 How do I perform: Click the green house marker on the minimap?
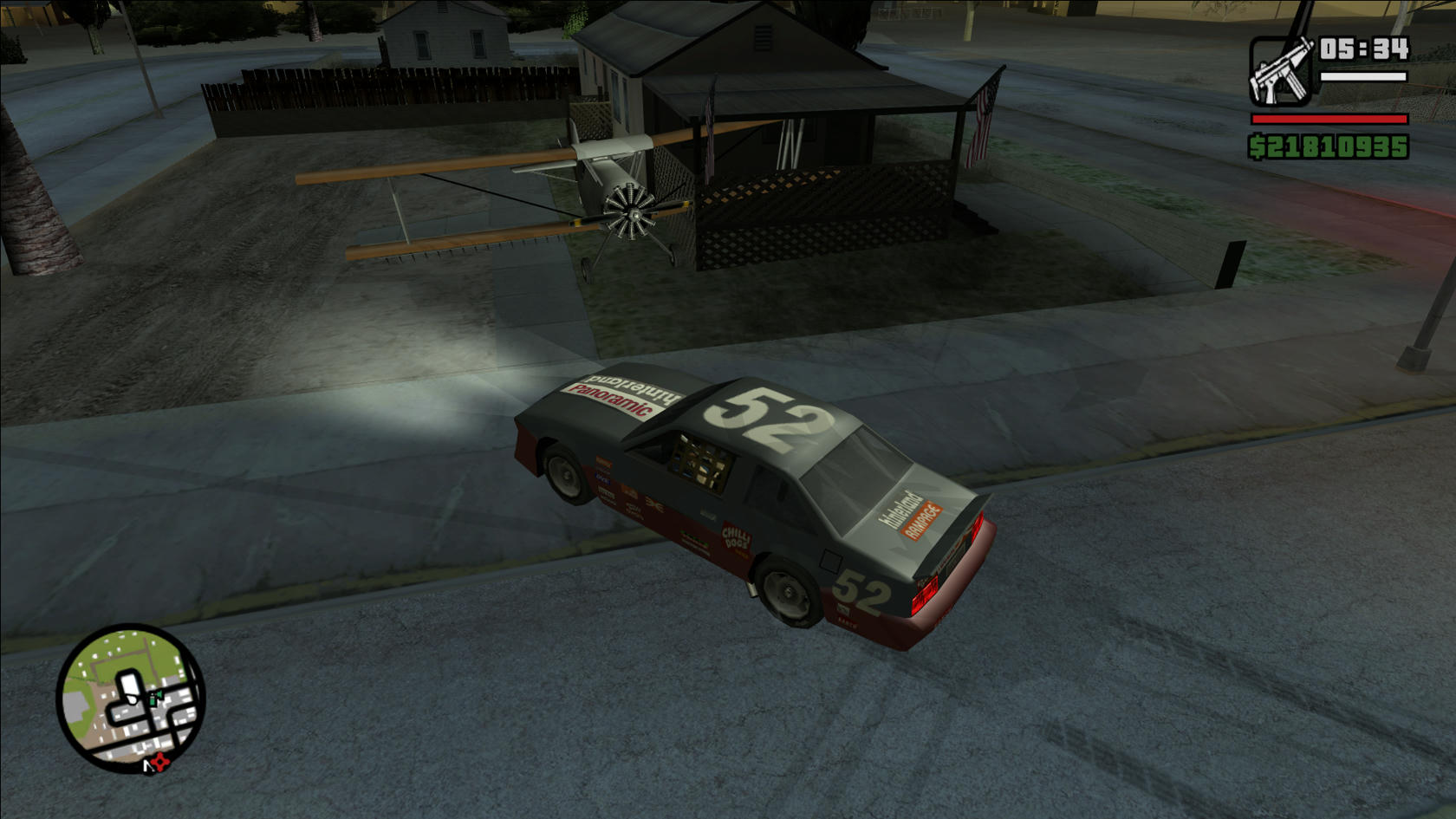point(156,696)
